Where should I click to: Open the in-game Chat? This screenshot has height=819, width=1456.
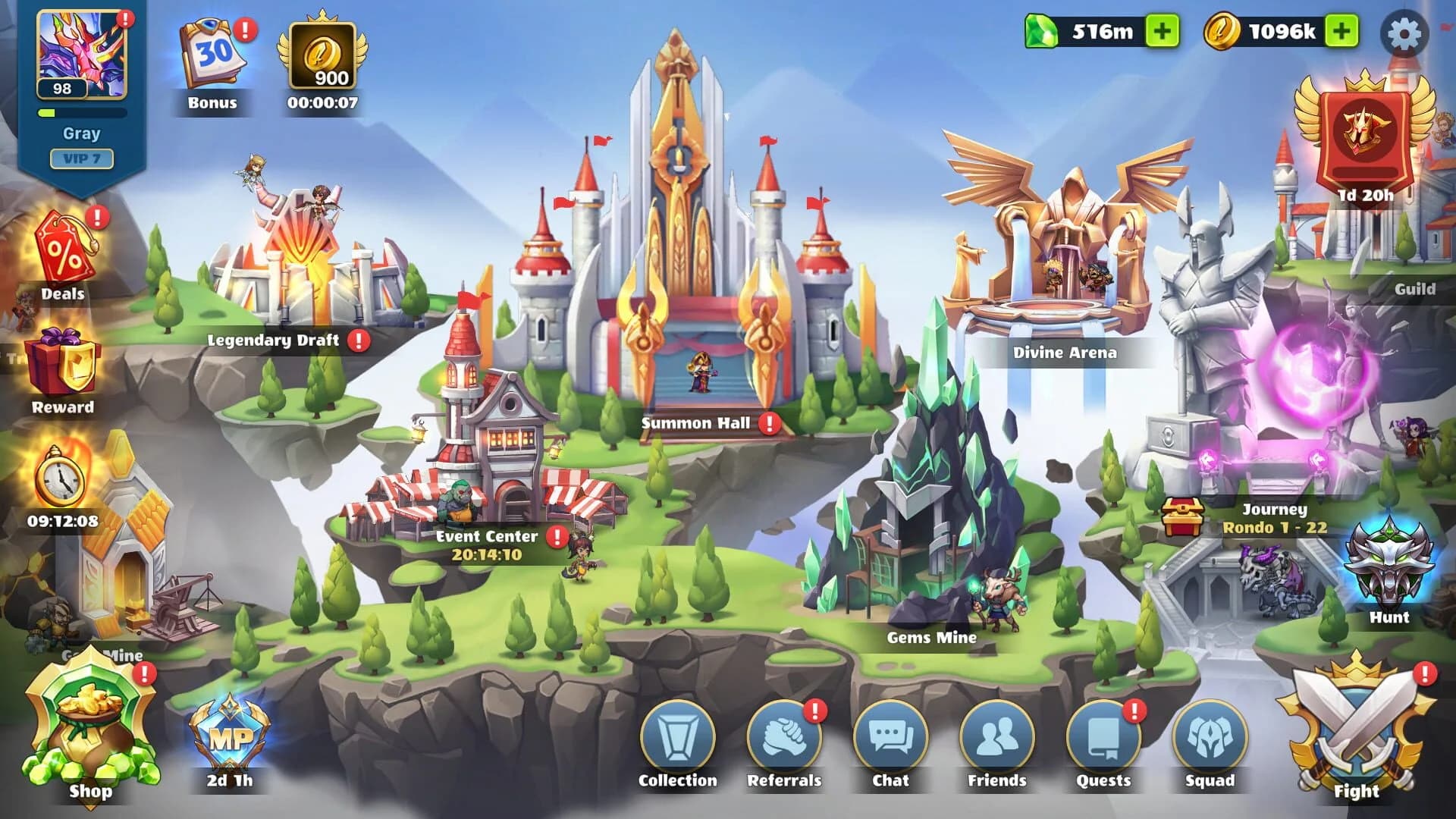tap(891, 735)
